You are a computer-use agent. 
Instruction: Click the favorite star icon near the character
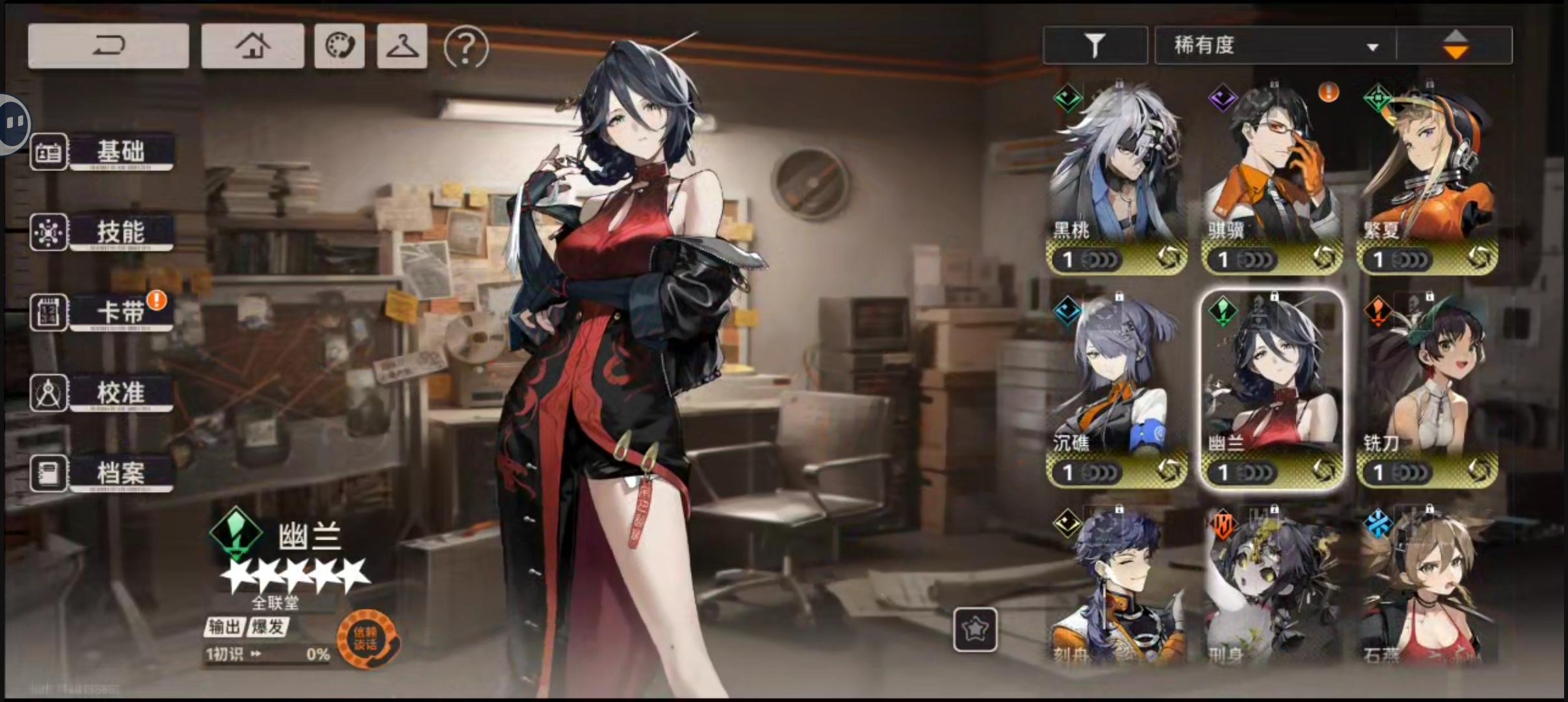975,629
